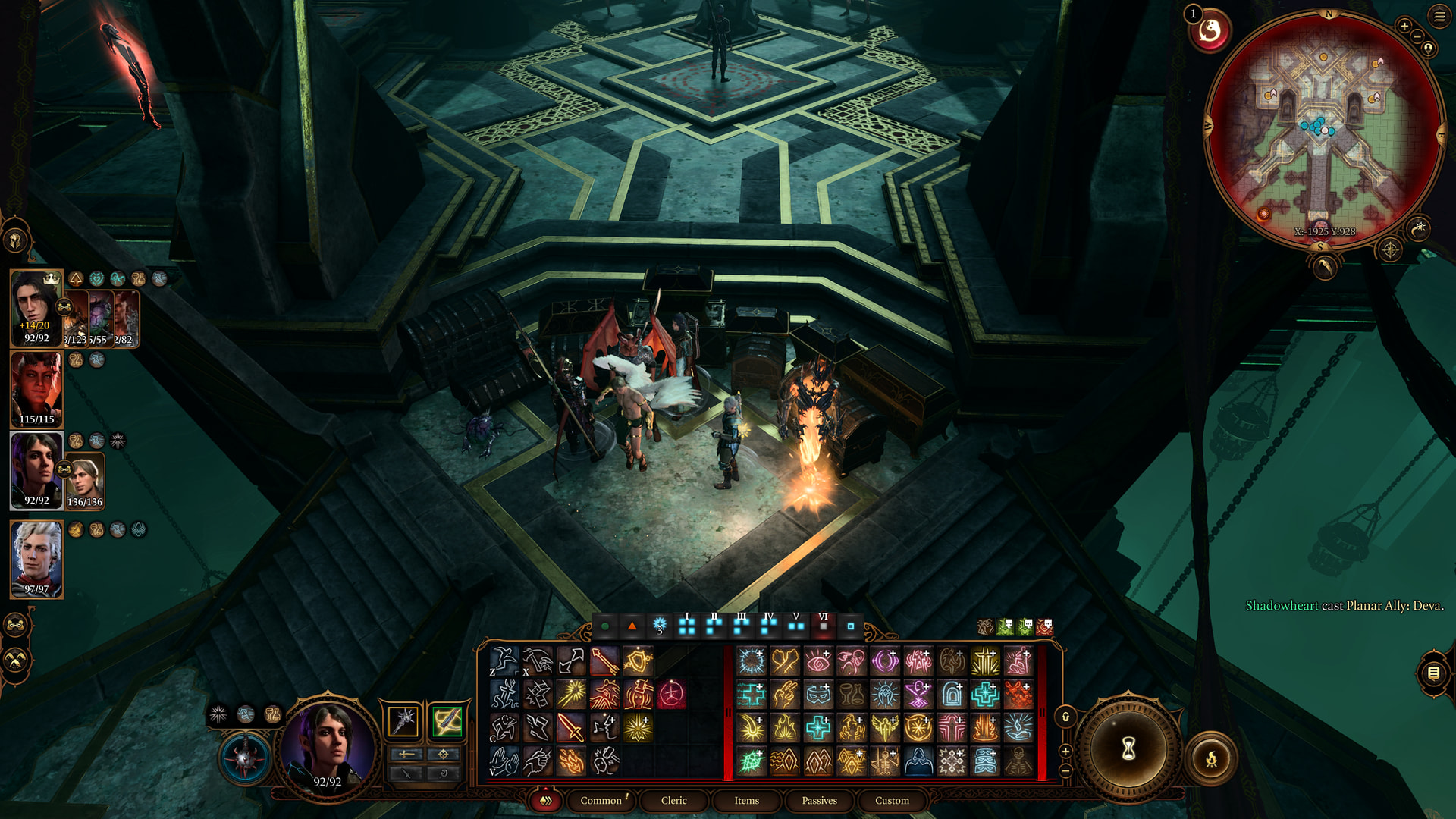Switch to the Custom hotbar tab
The image size is (1456, 819).
point(892,800)
